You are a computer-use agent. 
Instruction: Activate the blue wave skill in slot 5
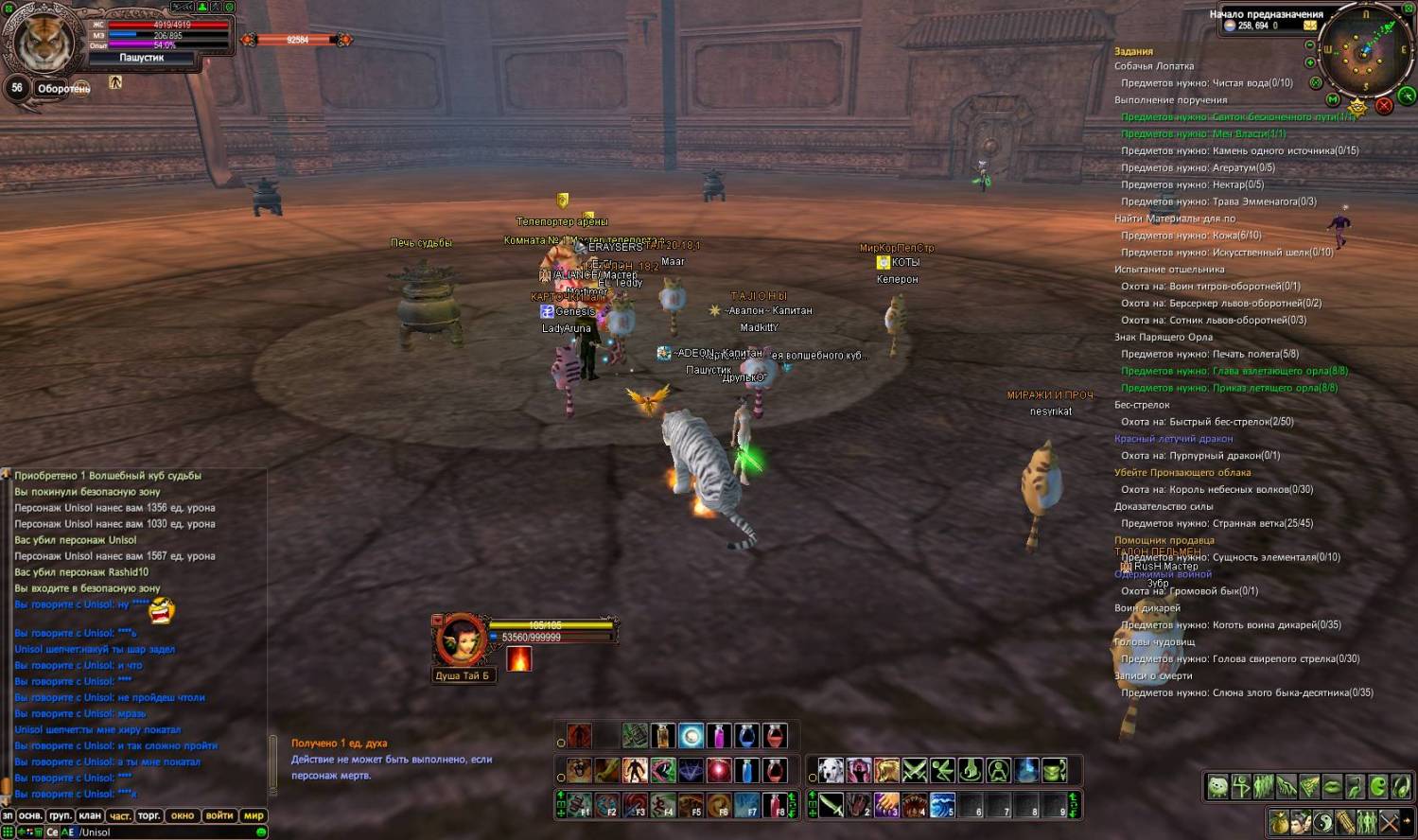click(942, 805)
